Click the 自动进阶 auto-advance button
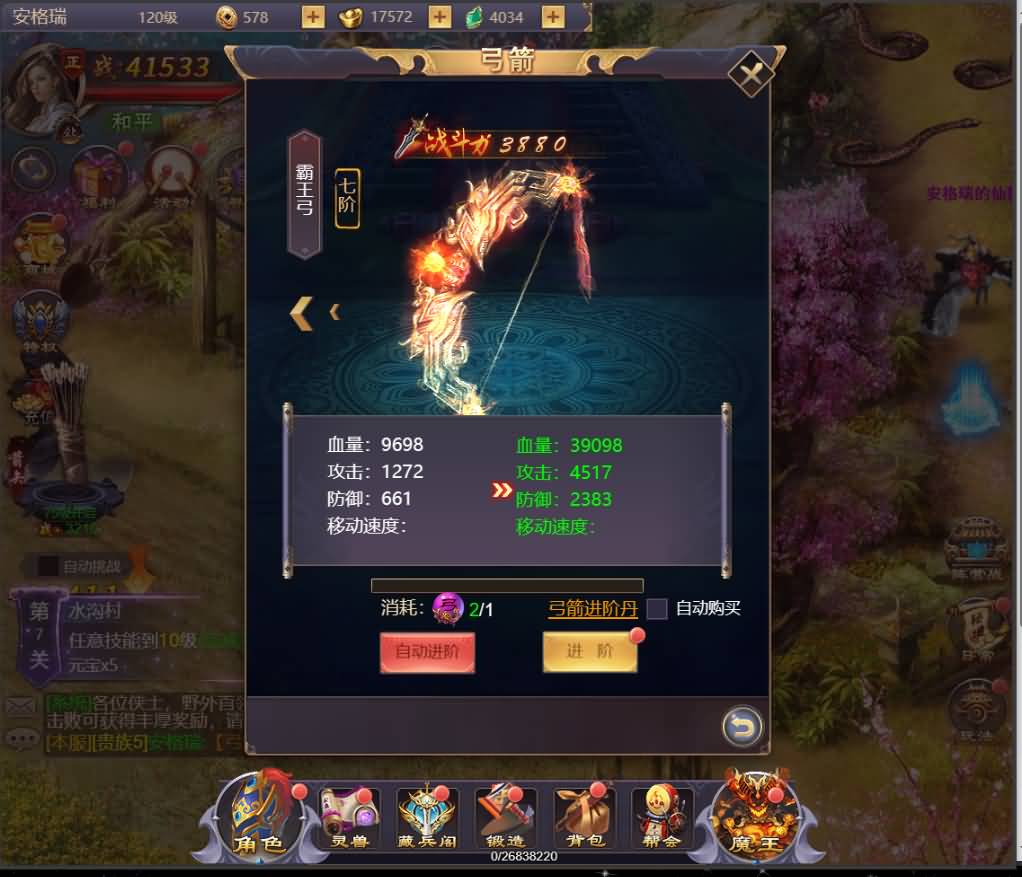Image resolution: width=1022 pixels, height=877 pixels. pyautogui.click(x=427, y=653)
